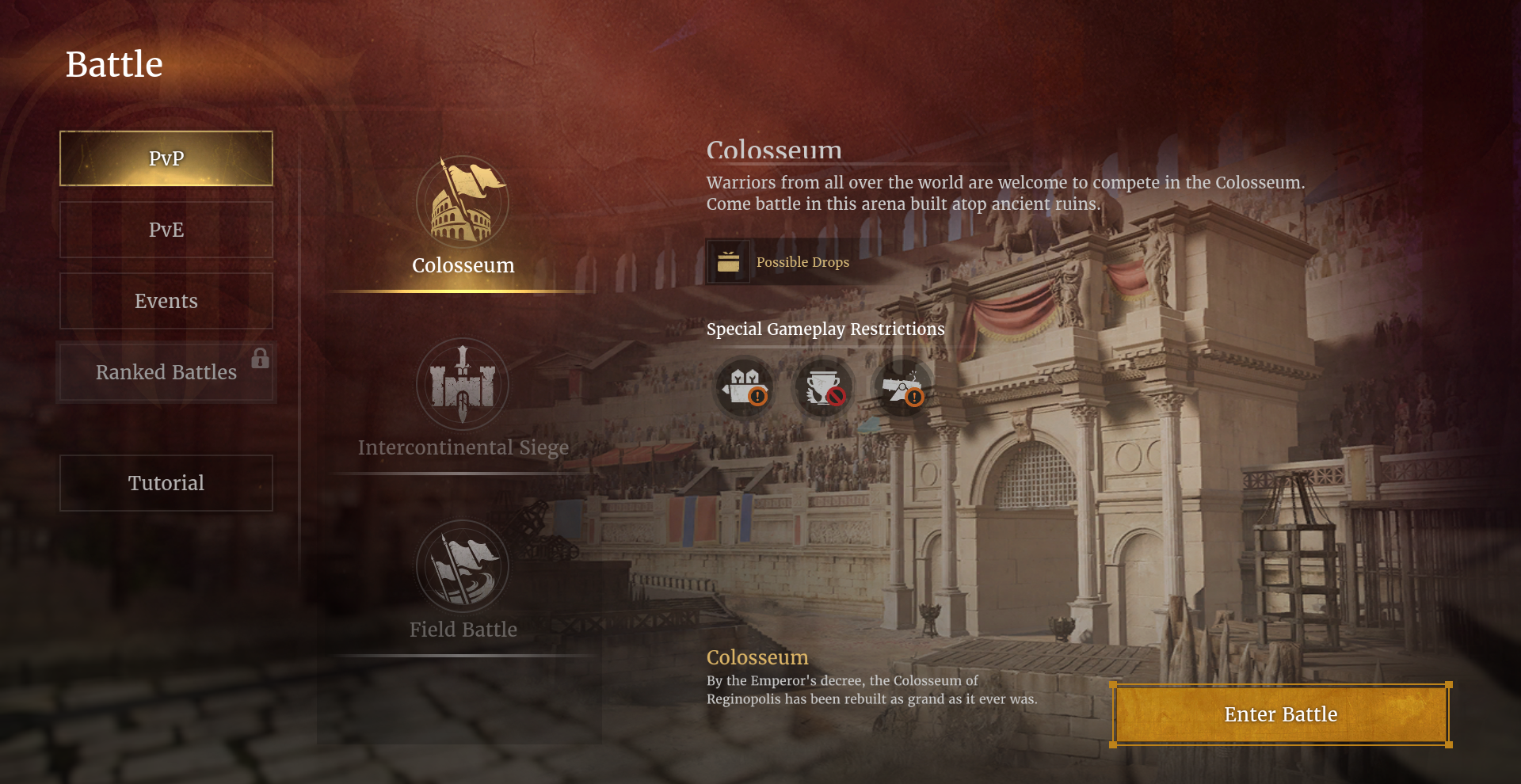Open the Events battle list
Screen dimensions: 1521x784
pyautogui.click(x=166, y=301)
